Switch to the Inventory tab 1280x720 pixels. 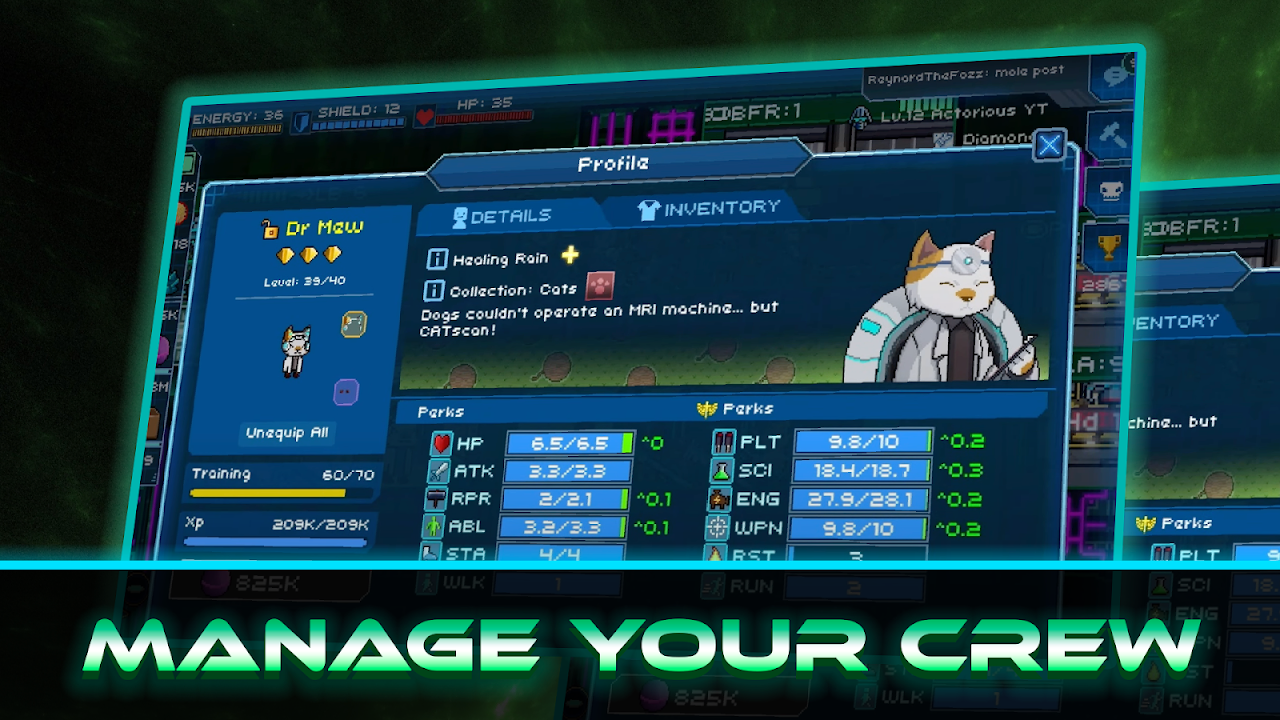708,208
